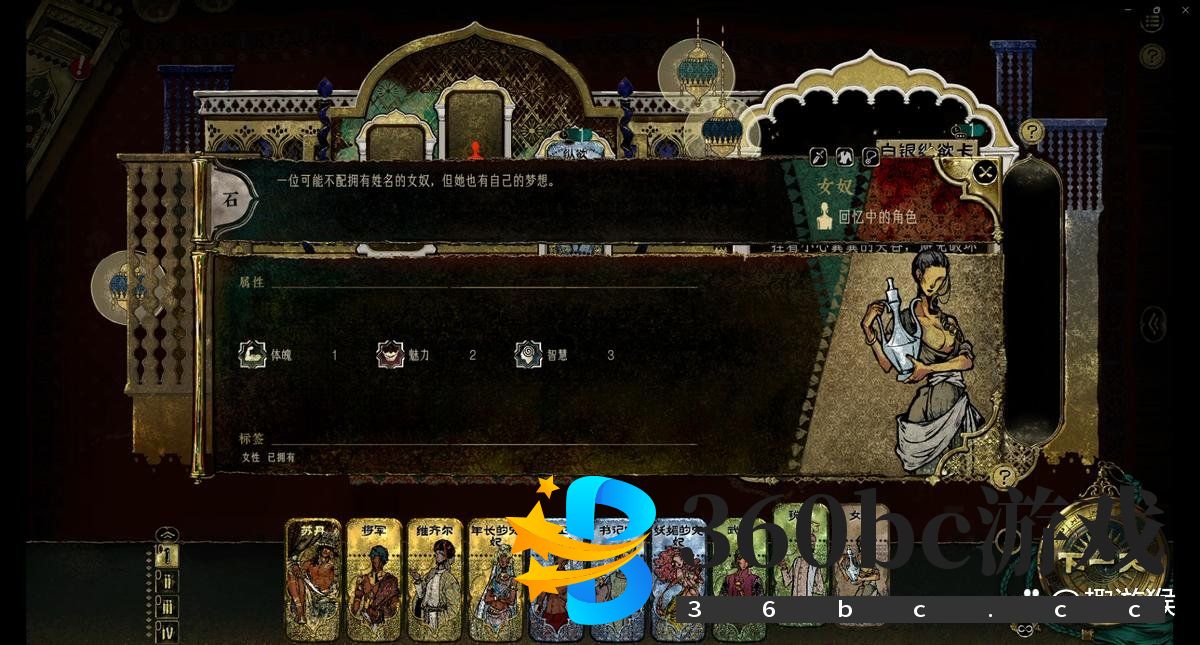1200x645 pixels.
Task: Open the top-right settings menu icon
Action: (1154, 18)
